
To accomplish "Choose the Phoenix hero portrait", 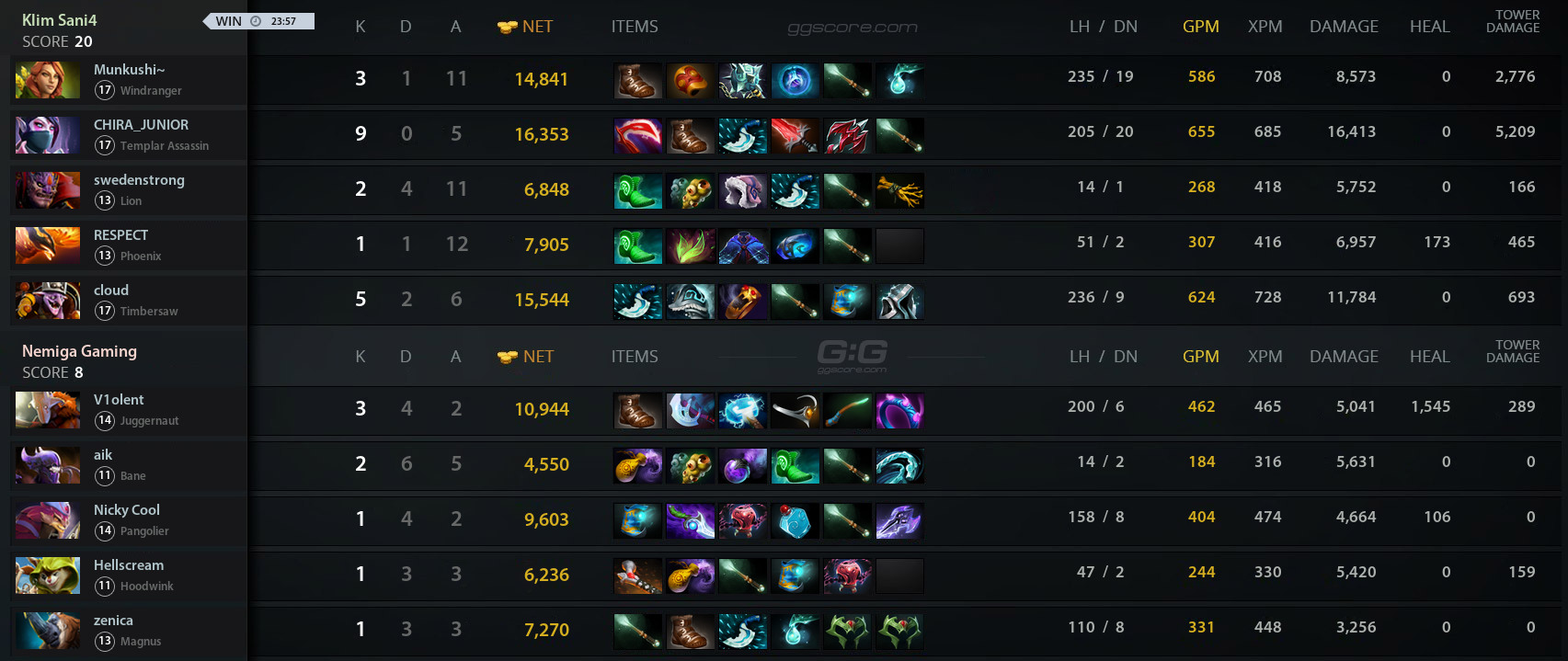I will pyautogui.click(x=48, y=245).
